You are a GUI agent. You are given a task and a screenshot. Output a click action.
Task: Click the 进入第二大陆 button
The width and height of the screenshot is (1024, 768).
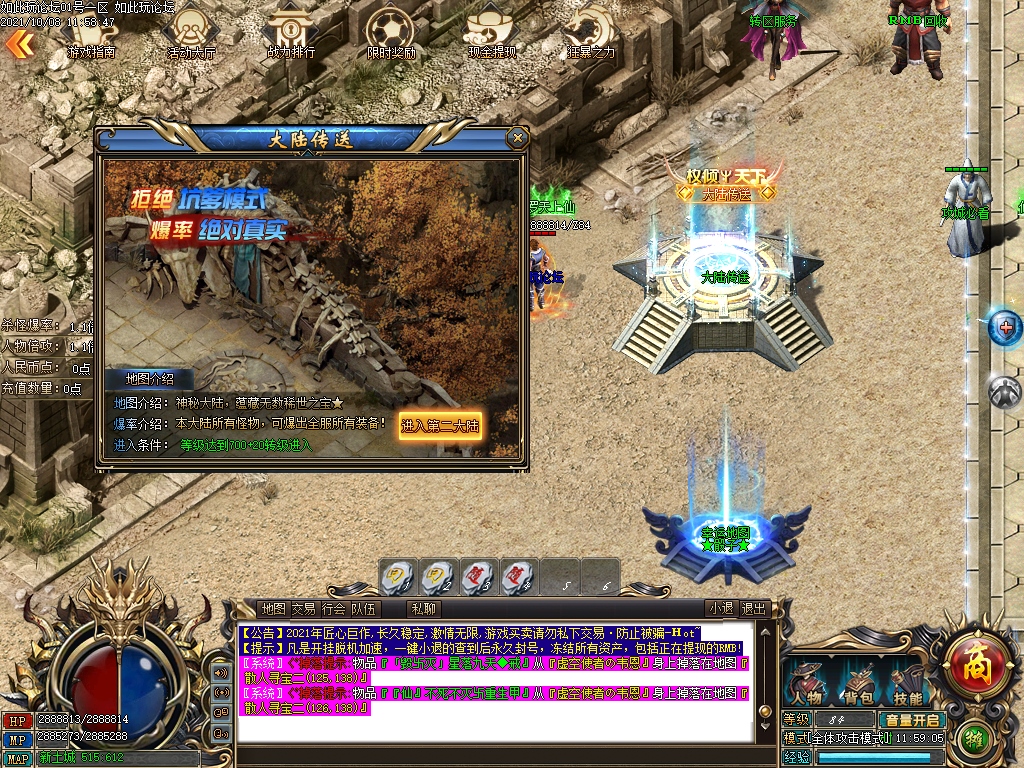(440, 425)
